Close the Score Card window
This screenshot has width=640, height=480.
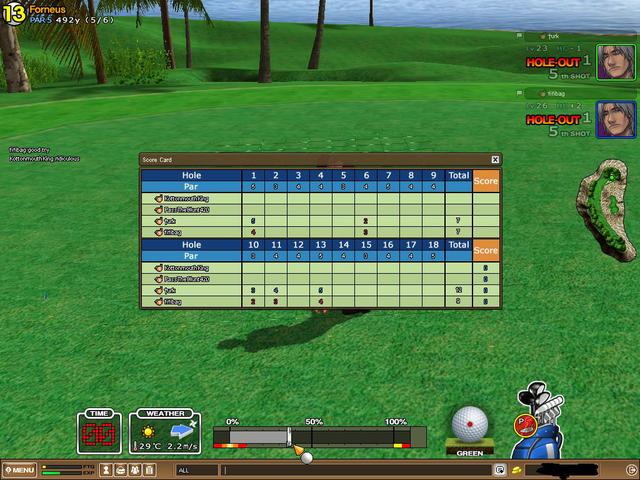[x=495, y=159]
